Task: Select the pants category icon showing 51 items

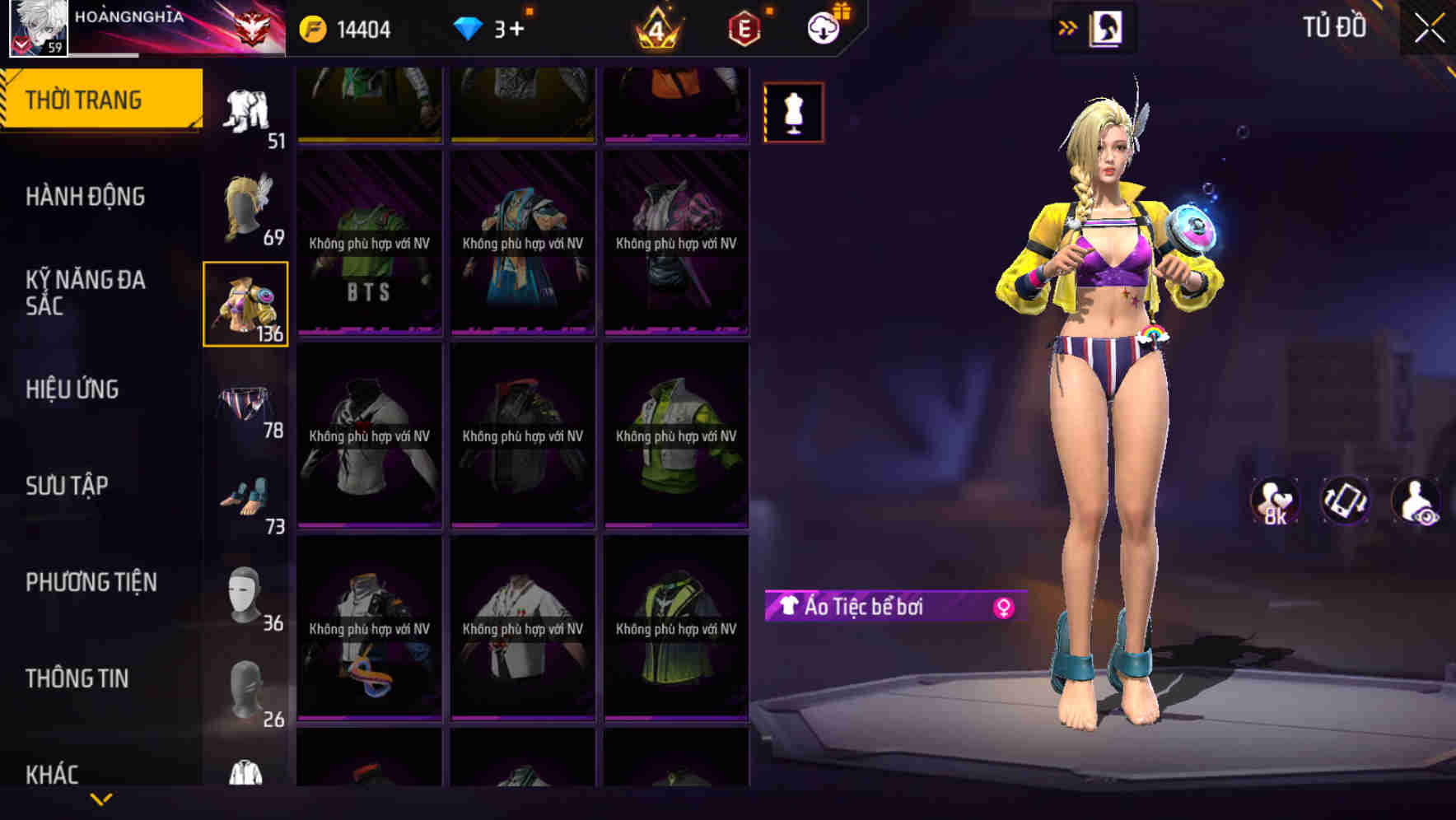Action: [245, 111]
